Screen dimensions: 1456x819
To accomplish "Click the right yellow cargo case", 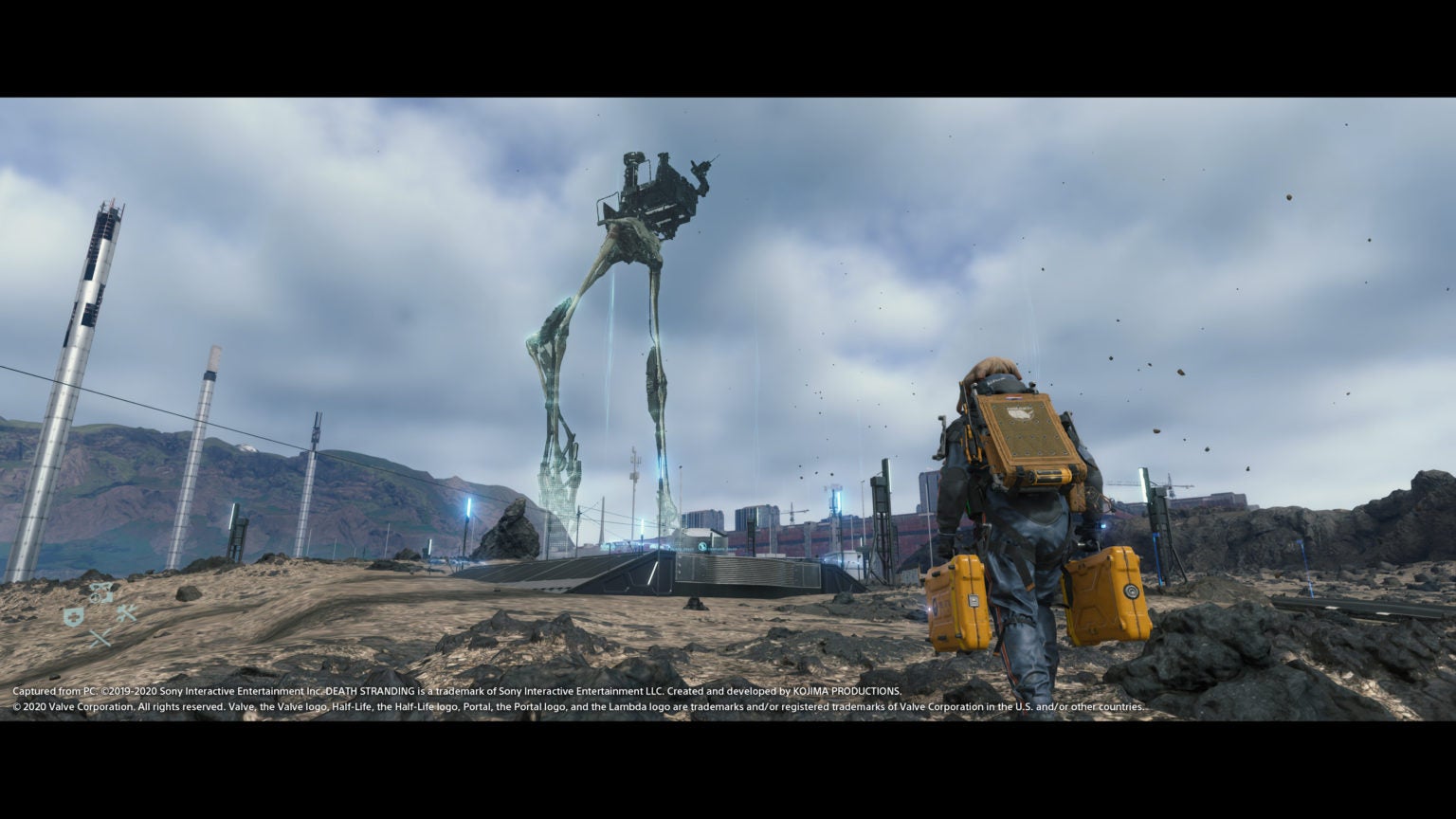I will click(x=1107, y=592).
